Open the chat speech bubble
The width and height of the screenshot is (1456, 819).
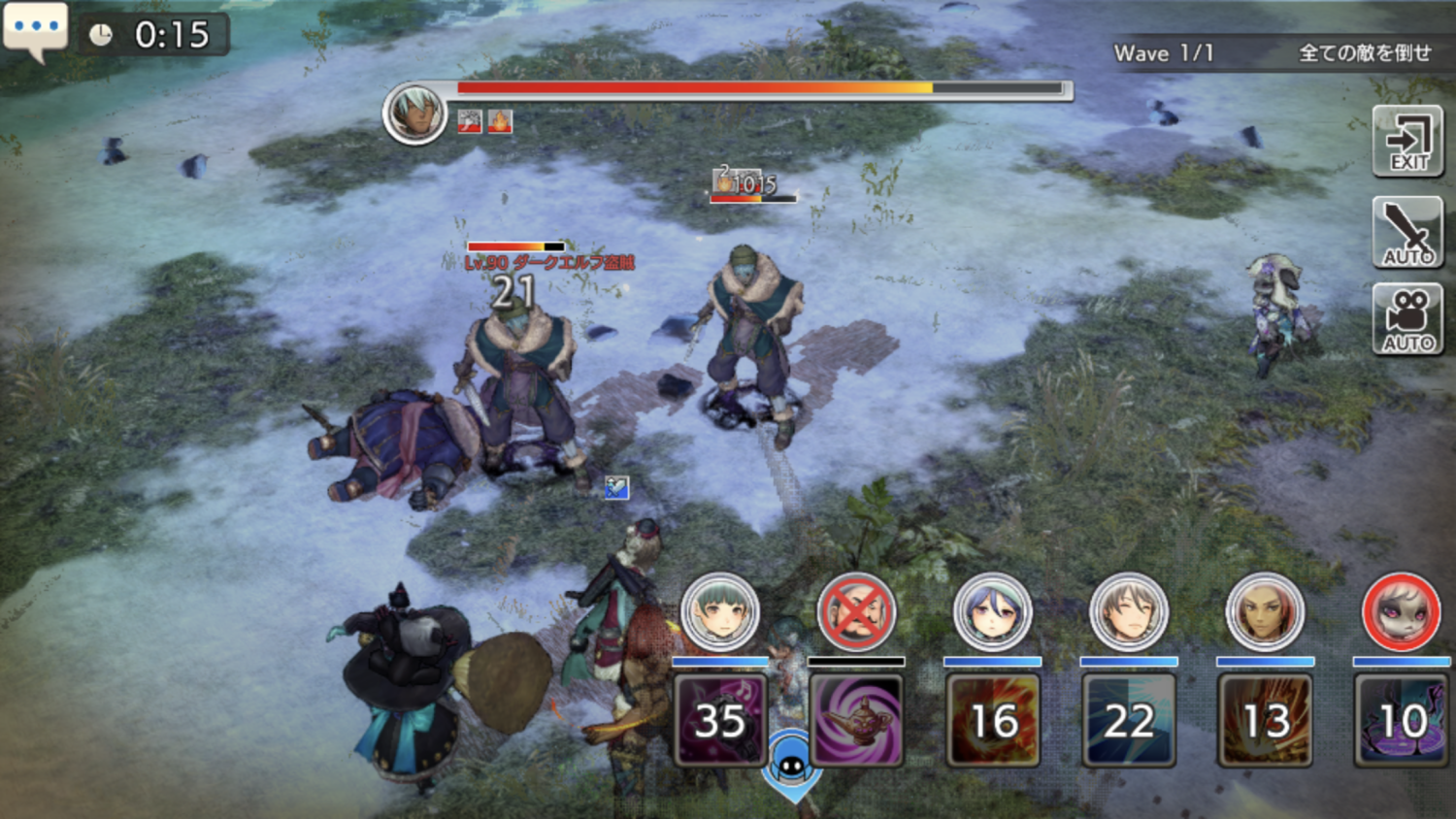(x=35, y=29)
